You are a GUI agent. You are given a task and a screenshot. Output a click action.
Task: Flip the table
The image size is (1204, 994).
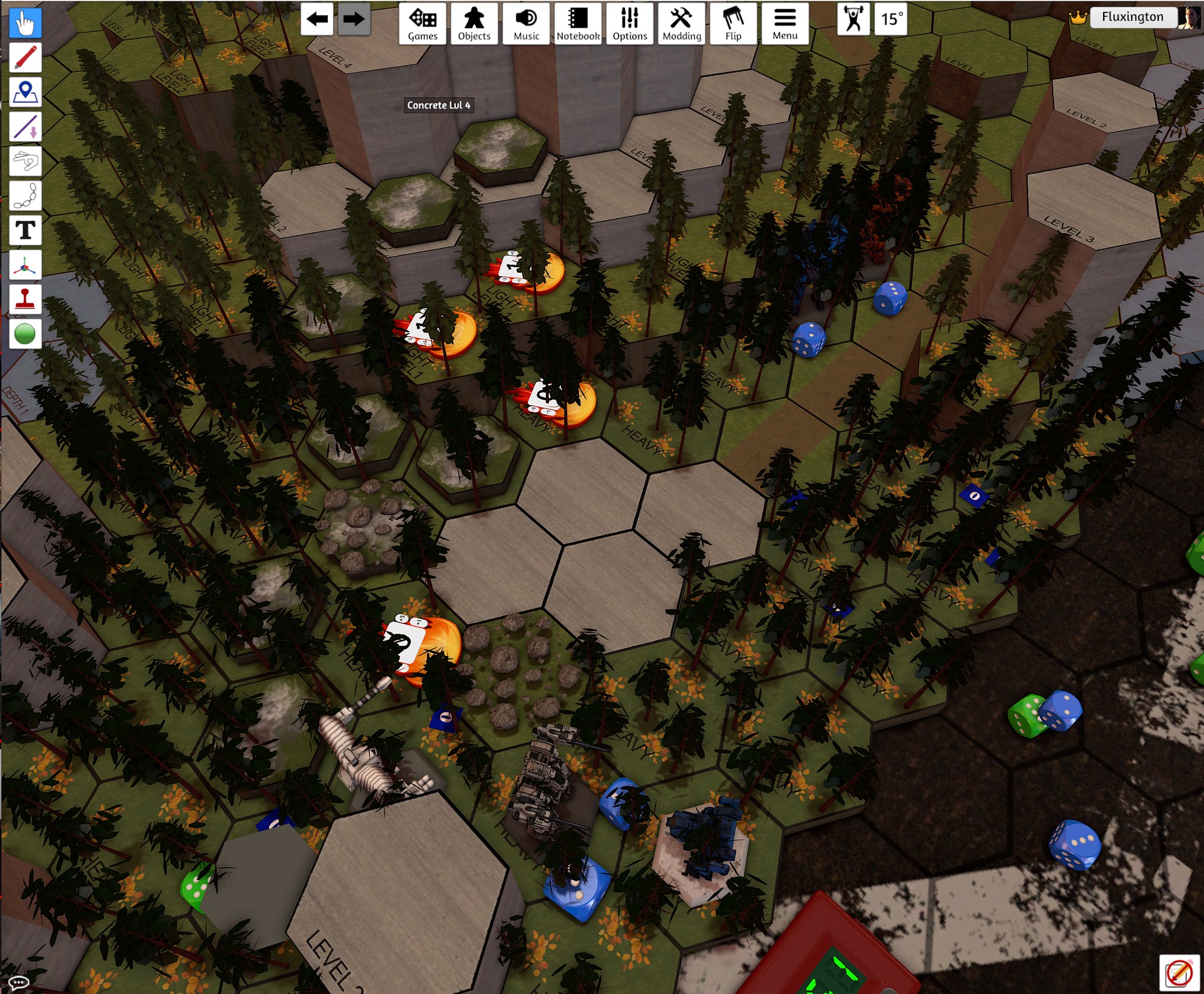733,24
